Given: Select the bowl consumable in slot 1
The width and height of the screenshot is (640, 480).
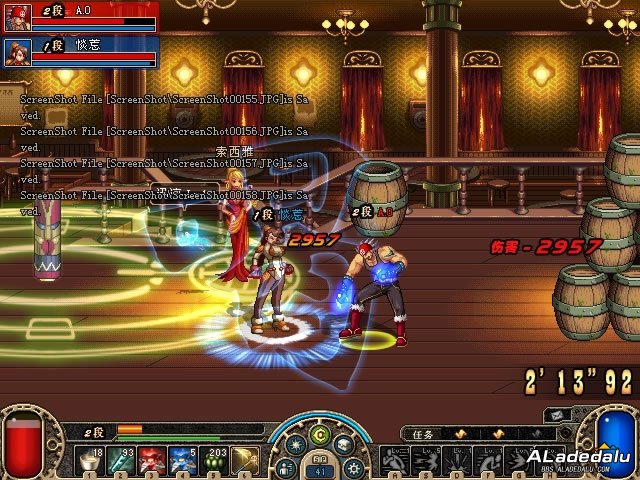Looking at the screenshot, I should point(92,461).
